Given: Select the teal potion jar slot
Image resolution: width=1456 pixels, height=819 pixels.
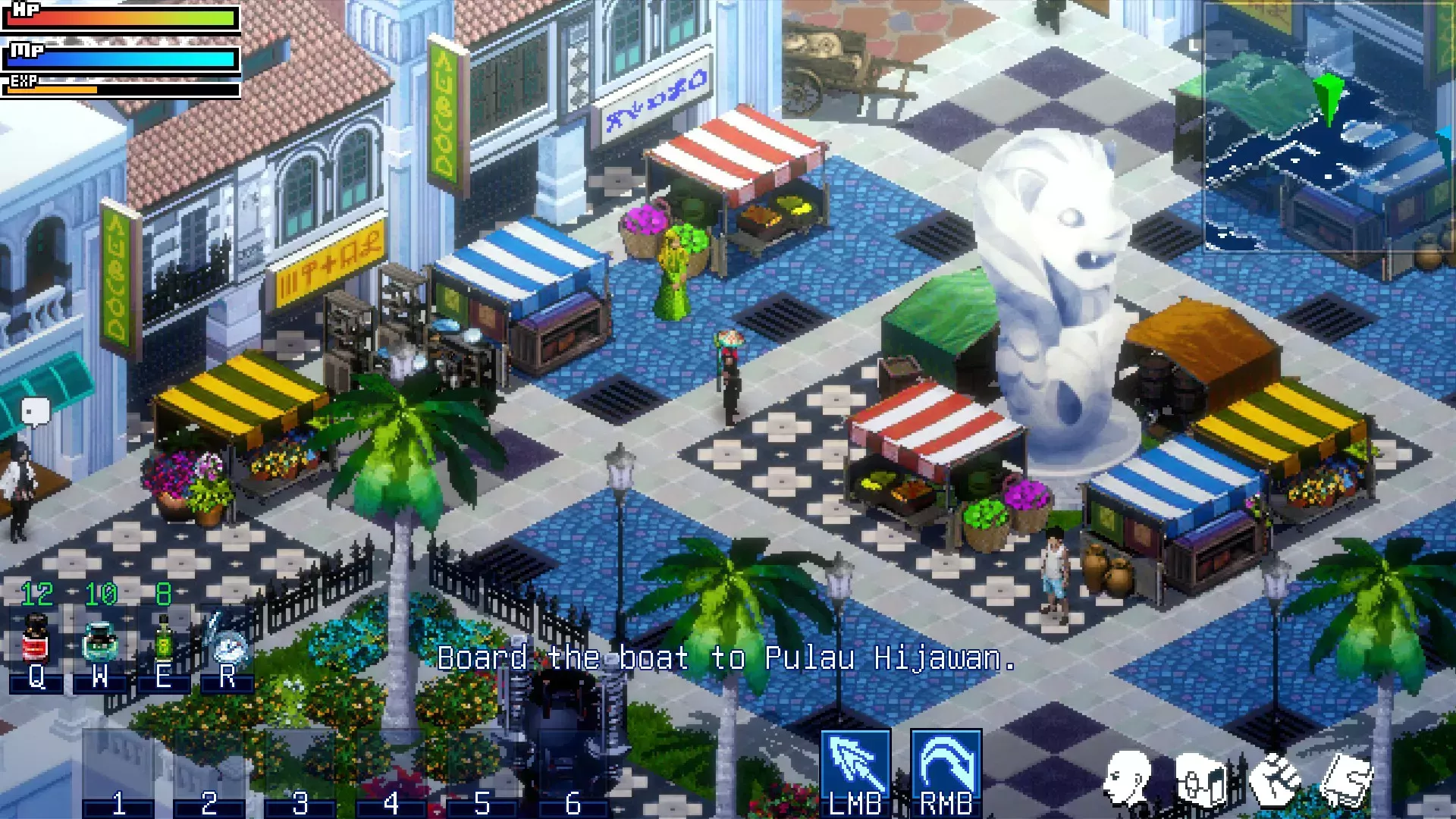Looking at the screenshot, I should pyautogui.click(x=99, y=641).
